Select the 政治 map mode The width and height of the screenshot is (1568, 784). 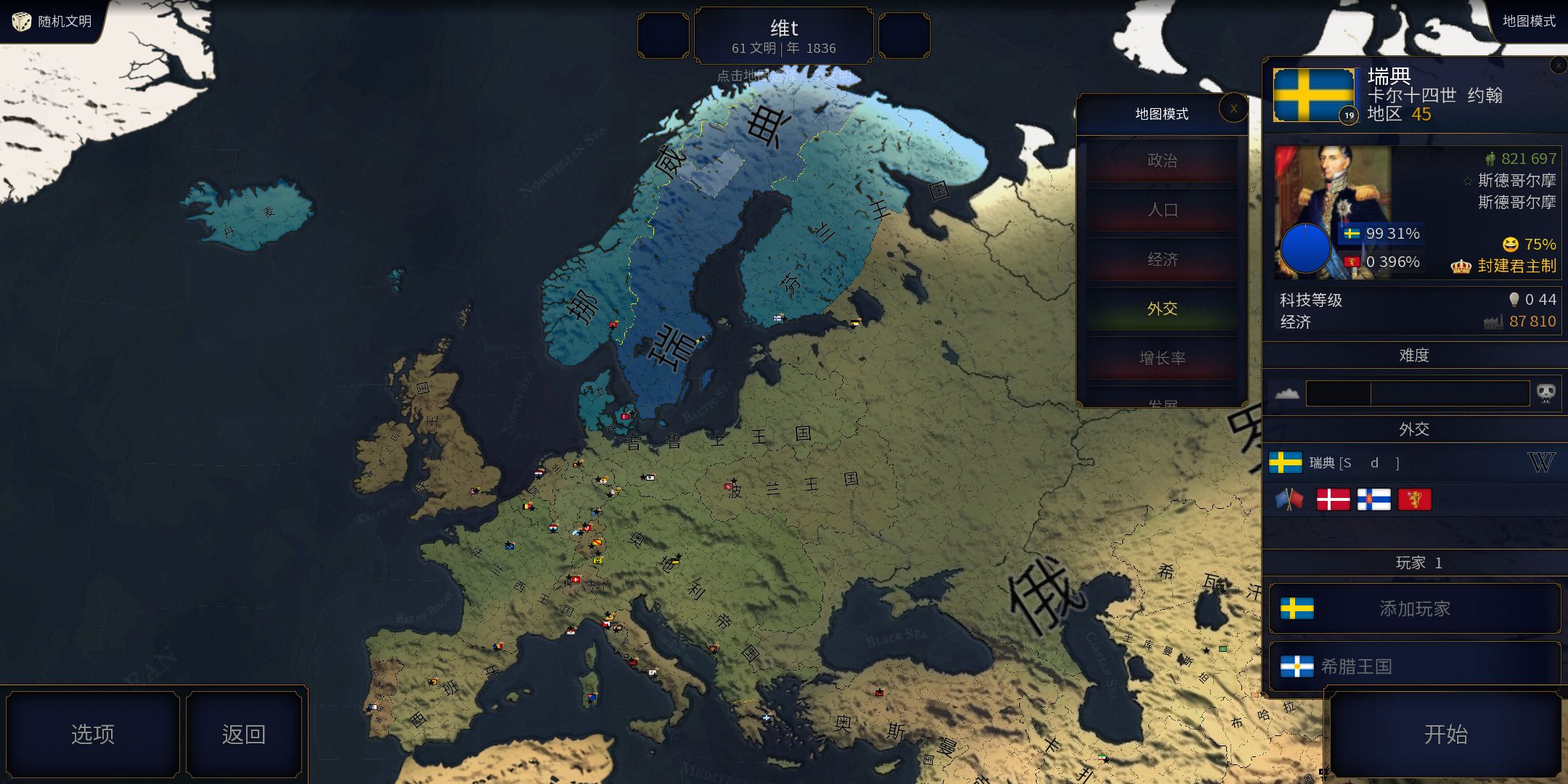pyautogui.click(x=1161, y=160)
